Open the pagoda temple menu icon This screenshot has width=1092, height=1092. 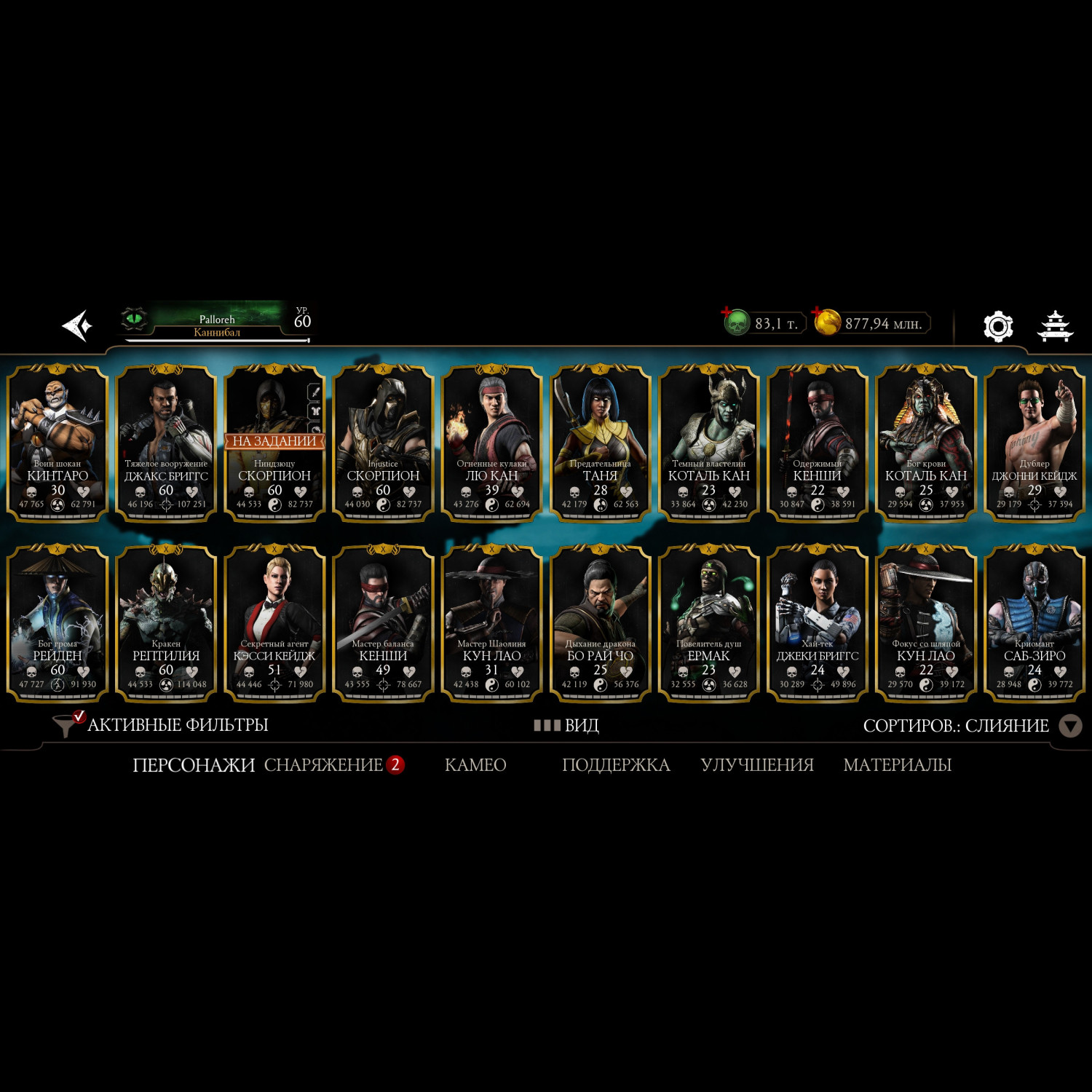tap(1054, 326)
